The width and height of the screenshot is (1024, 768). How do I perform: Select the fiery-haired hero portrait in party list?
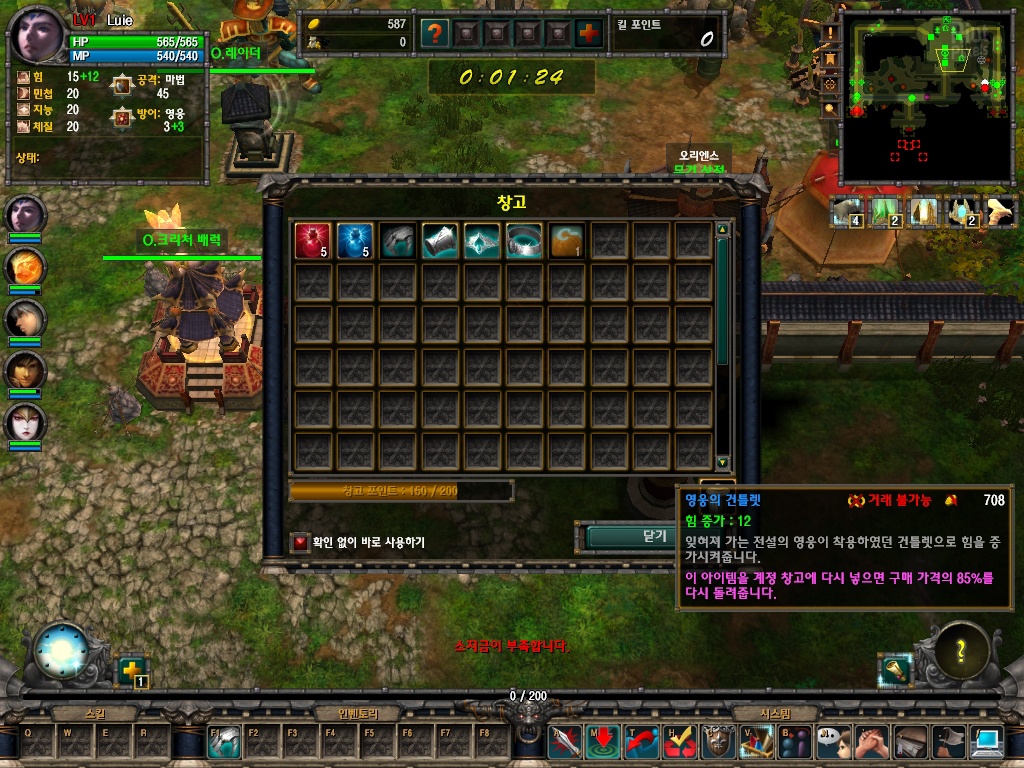[x=25, y=266]
